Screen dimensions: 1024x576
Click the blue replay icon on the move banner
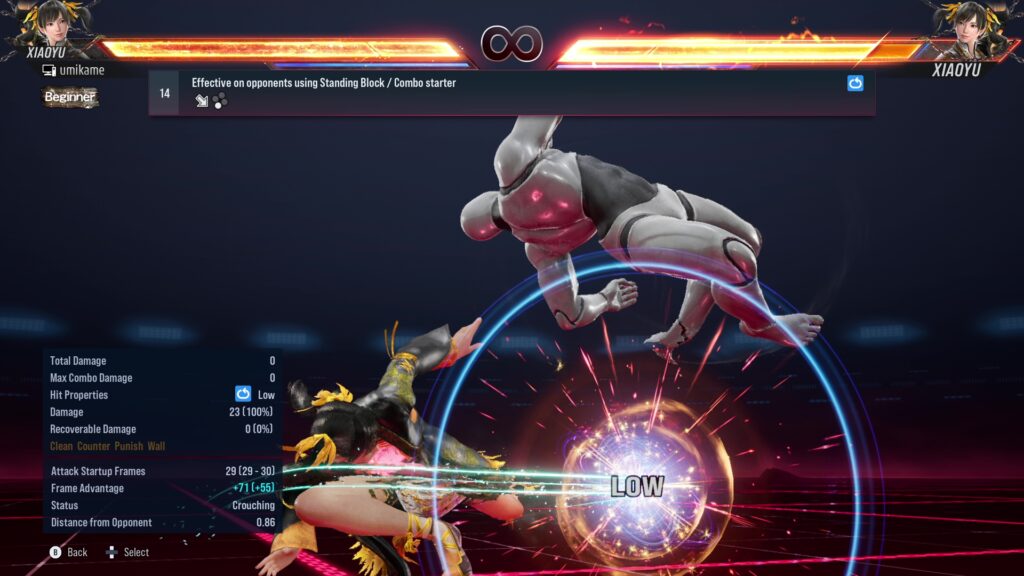click(855, 84)
